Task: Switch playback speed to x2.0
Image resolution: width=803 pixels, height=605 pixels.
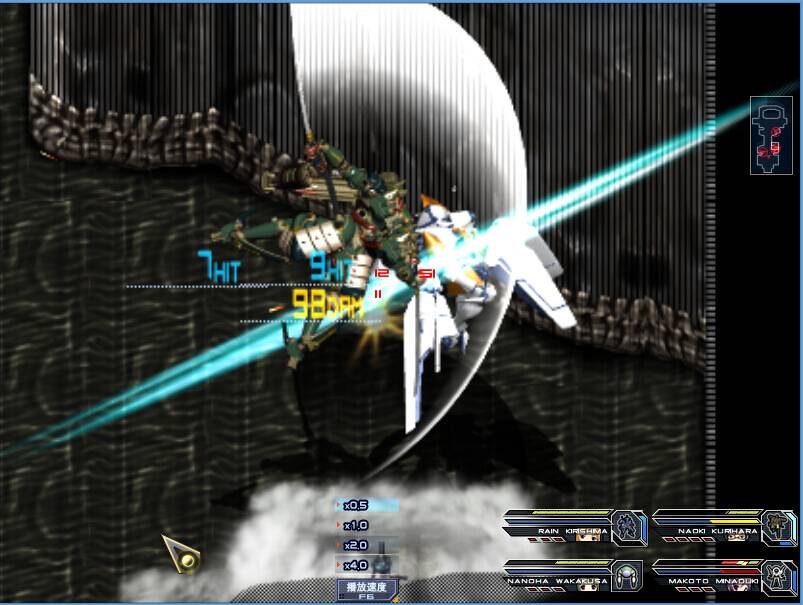Action: pyautogui.click(x=357, y=546)
